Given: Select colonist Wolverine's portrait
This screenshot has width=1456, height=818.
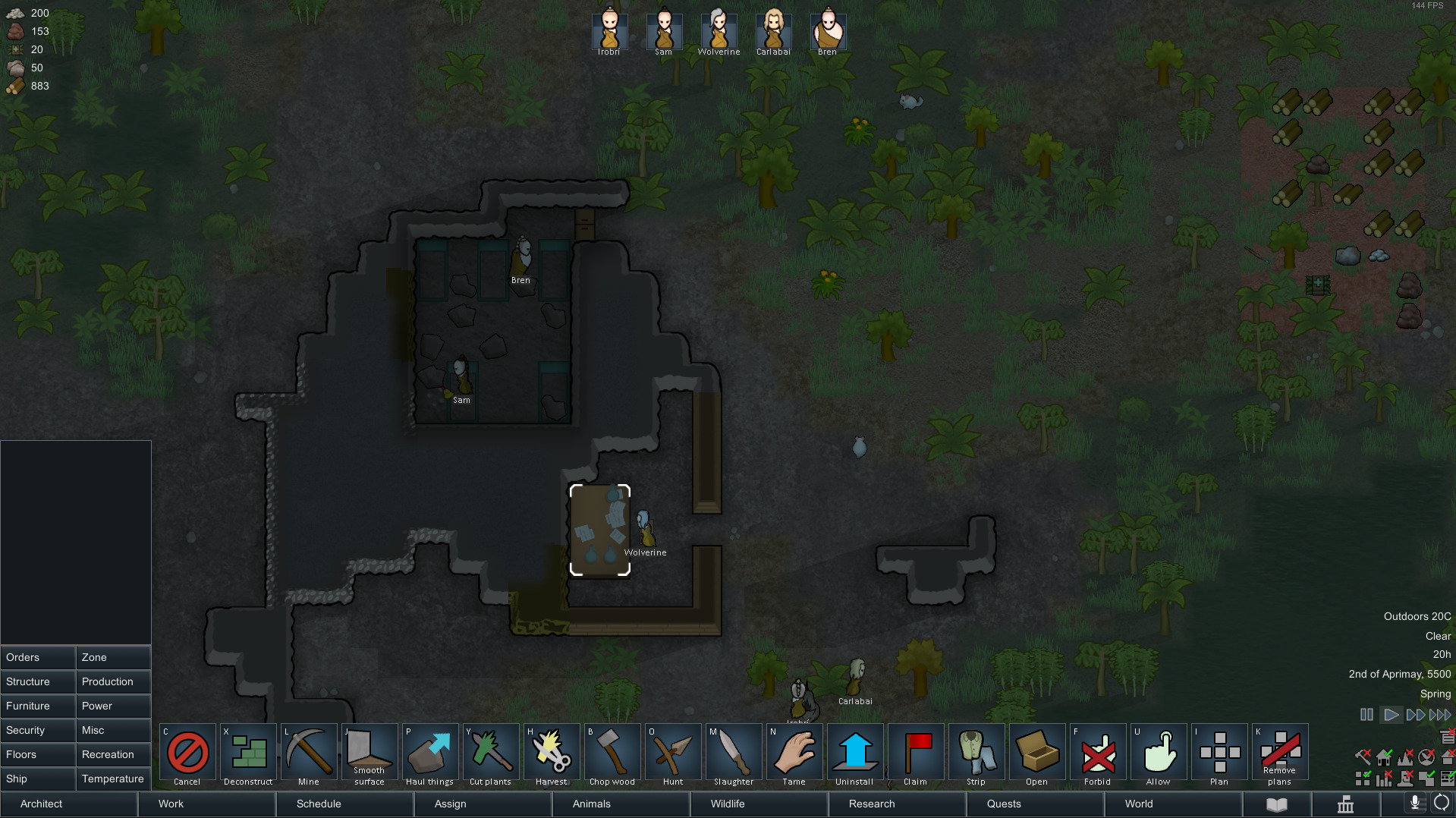Looking at the screenshot, I should tap(719, 30).
